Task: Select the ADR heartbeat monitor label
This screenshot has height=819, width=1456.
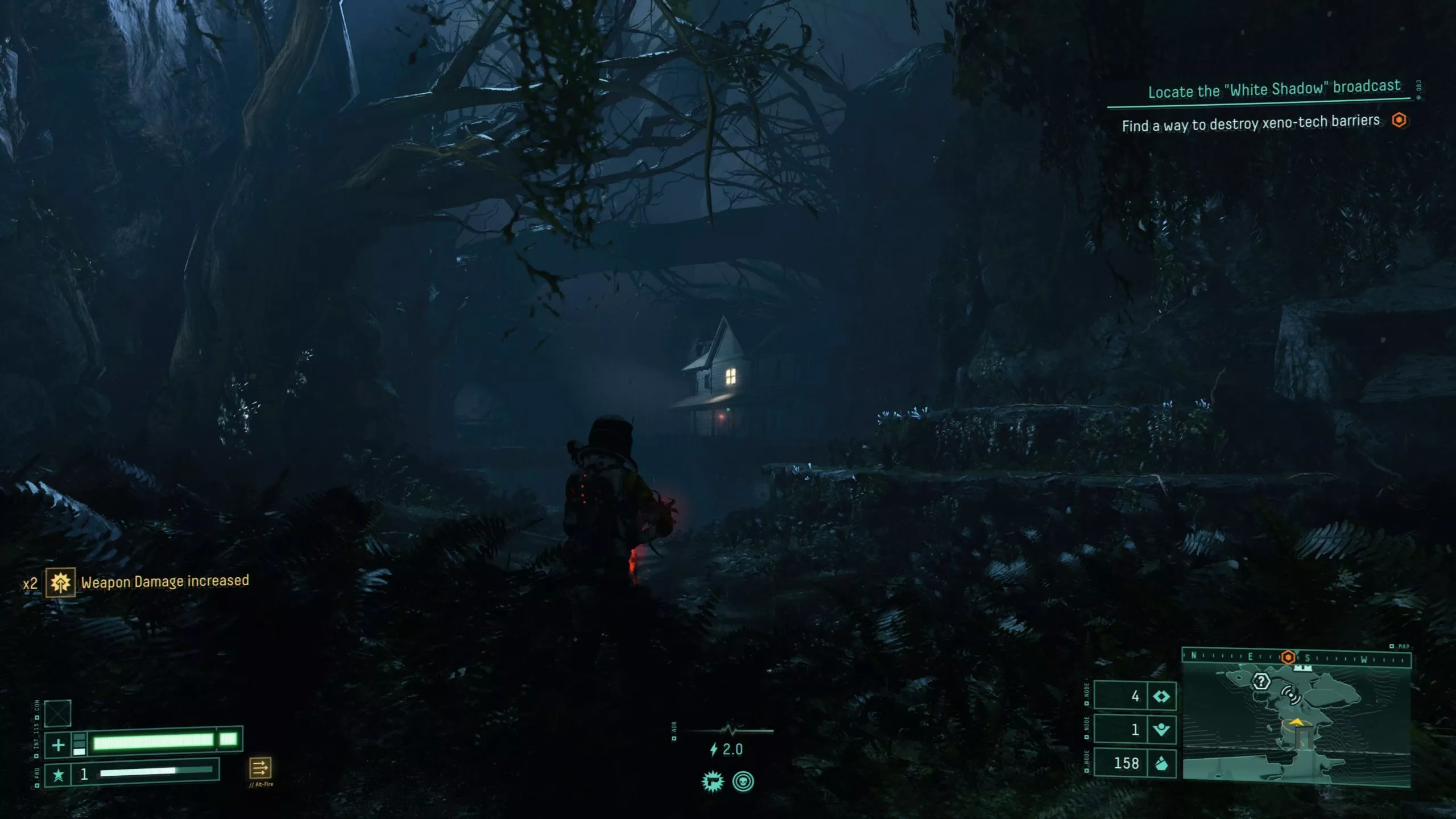Action: (674, 729)
